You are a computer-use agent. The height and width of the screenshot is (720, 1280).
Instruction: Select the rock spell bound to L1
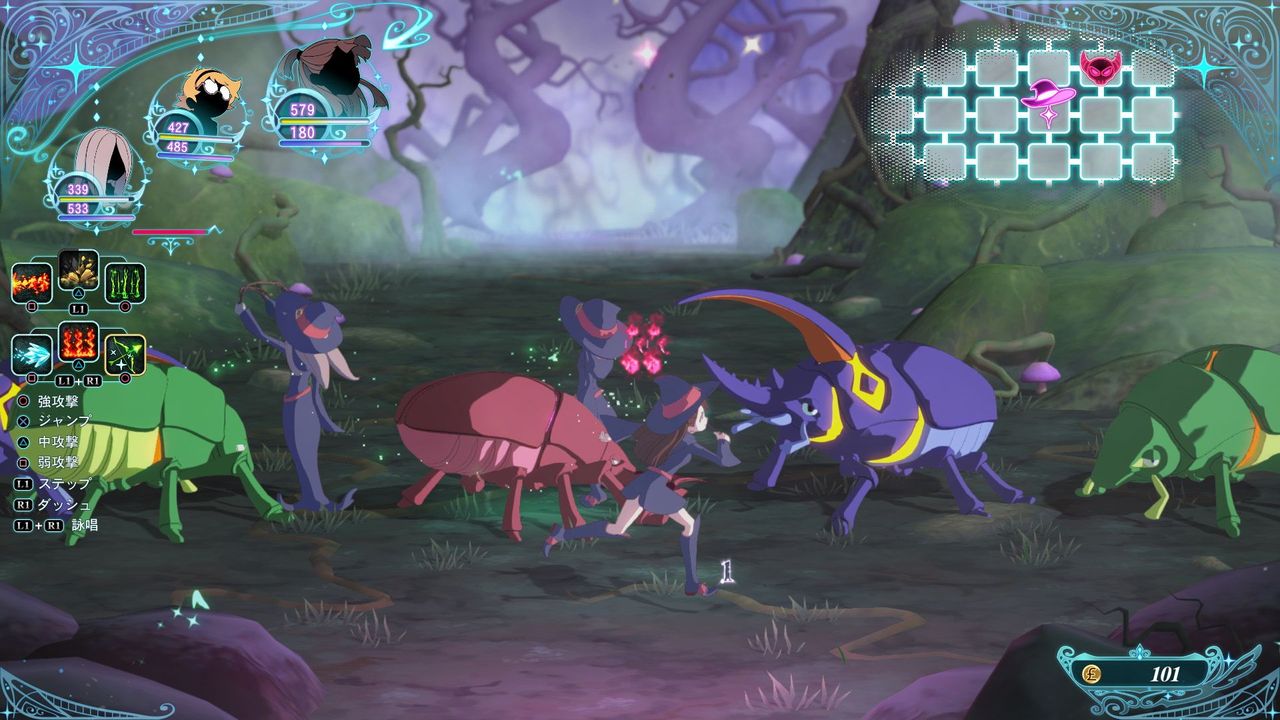tap(78, 272)
